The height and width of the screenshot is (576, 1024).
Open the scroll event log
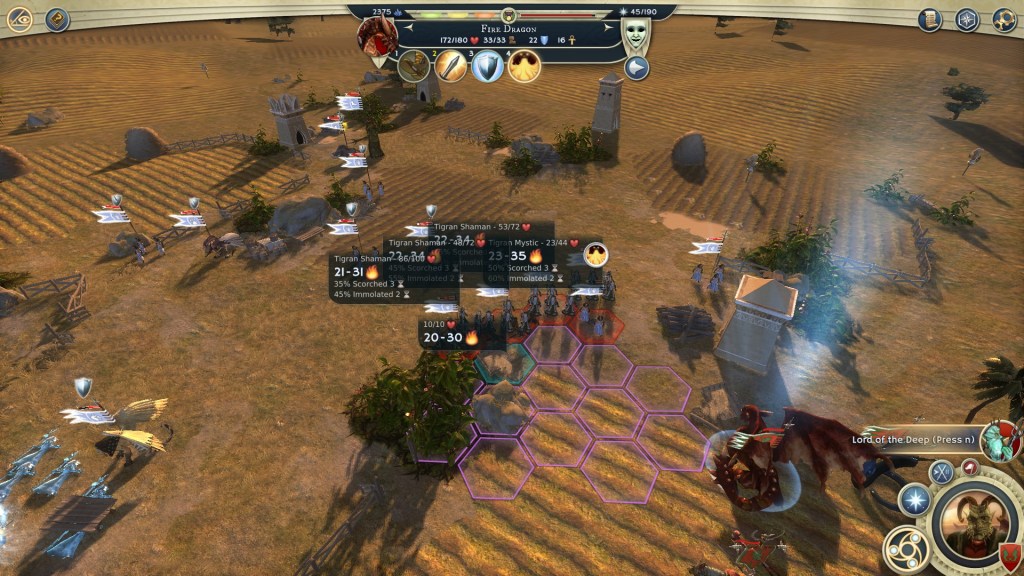931,19
